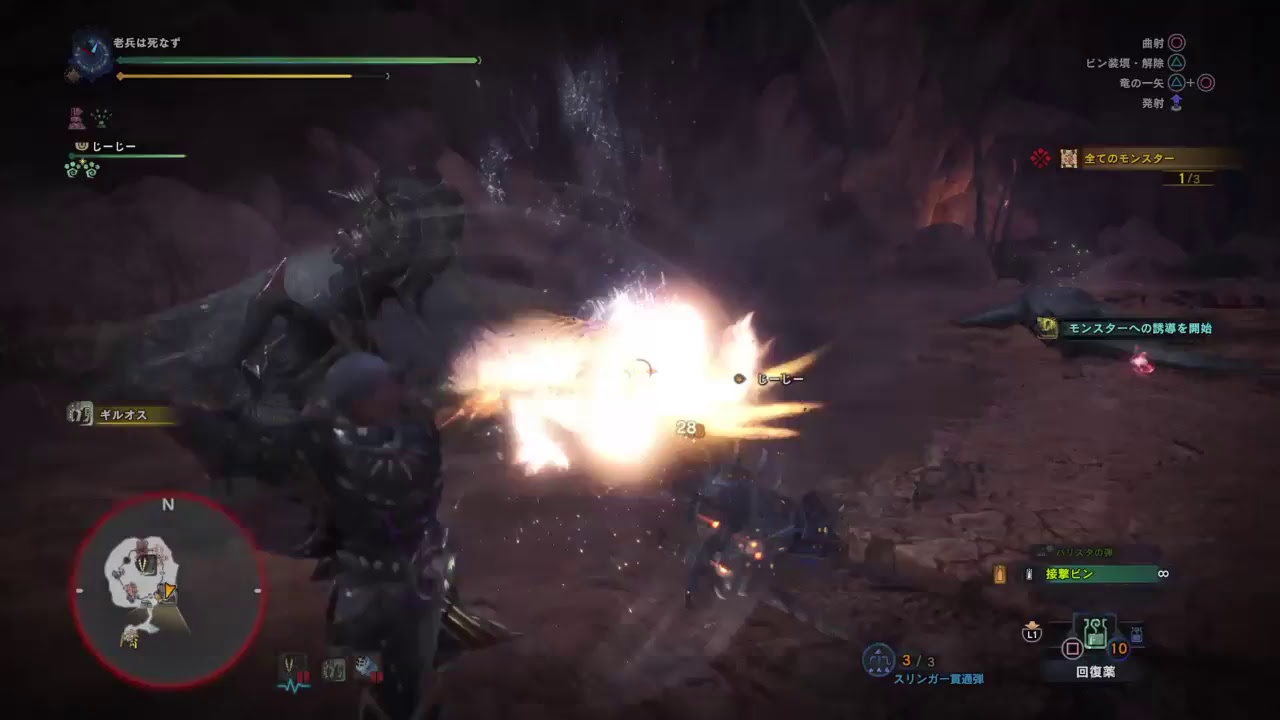The width and height of the screenshot is (1280, 720).
Task: Click the pink status buff icon
Action: [x=76, y=118]
